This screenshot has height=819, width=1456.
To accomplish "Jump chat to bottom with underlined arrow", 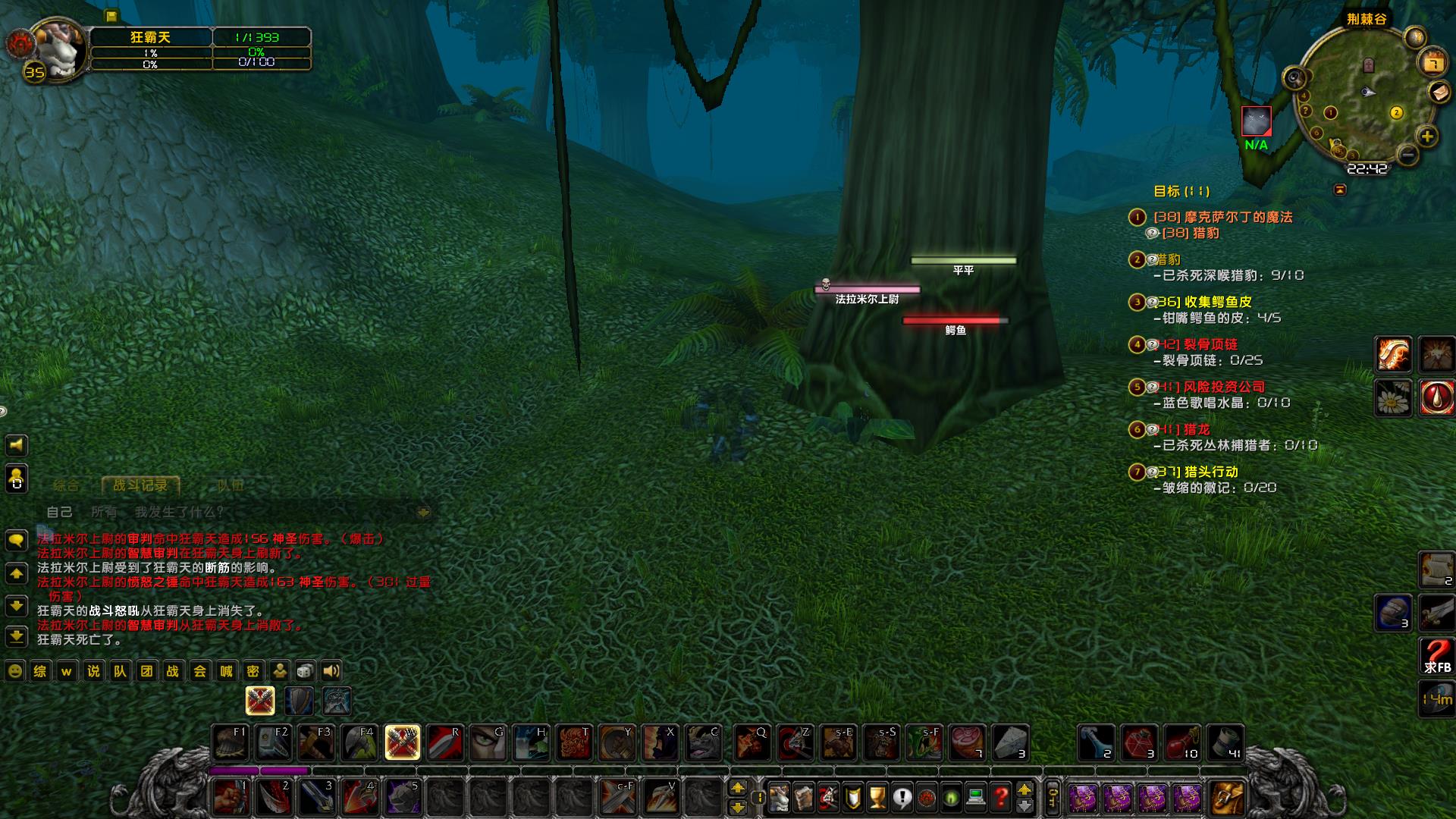I will pos(17,636).
